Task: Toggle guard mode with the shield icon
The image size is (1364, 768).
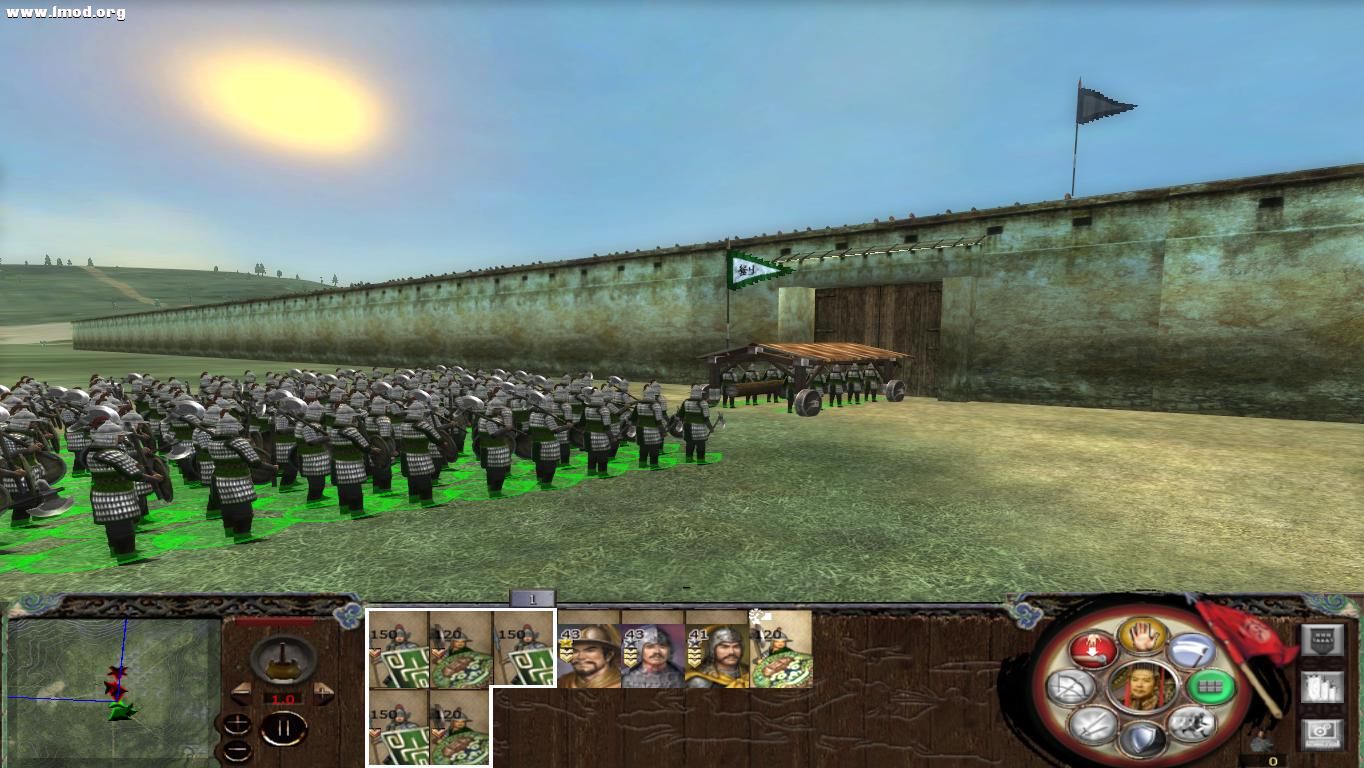Action: pyautogui.click(x=1142, y=736)
